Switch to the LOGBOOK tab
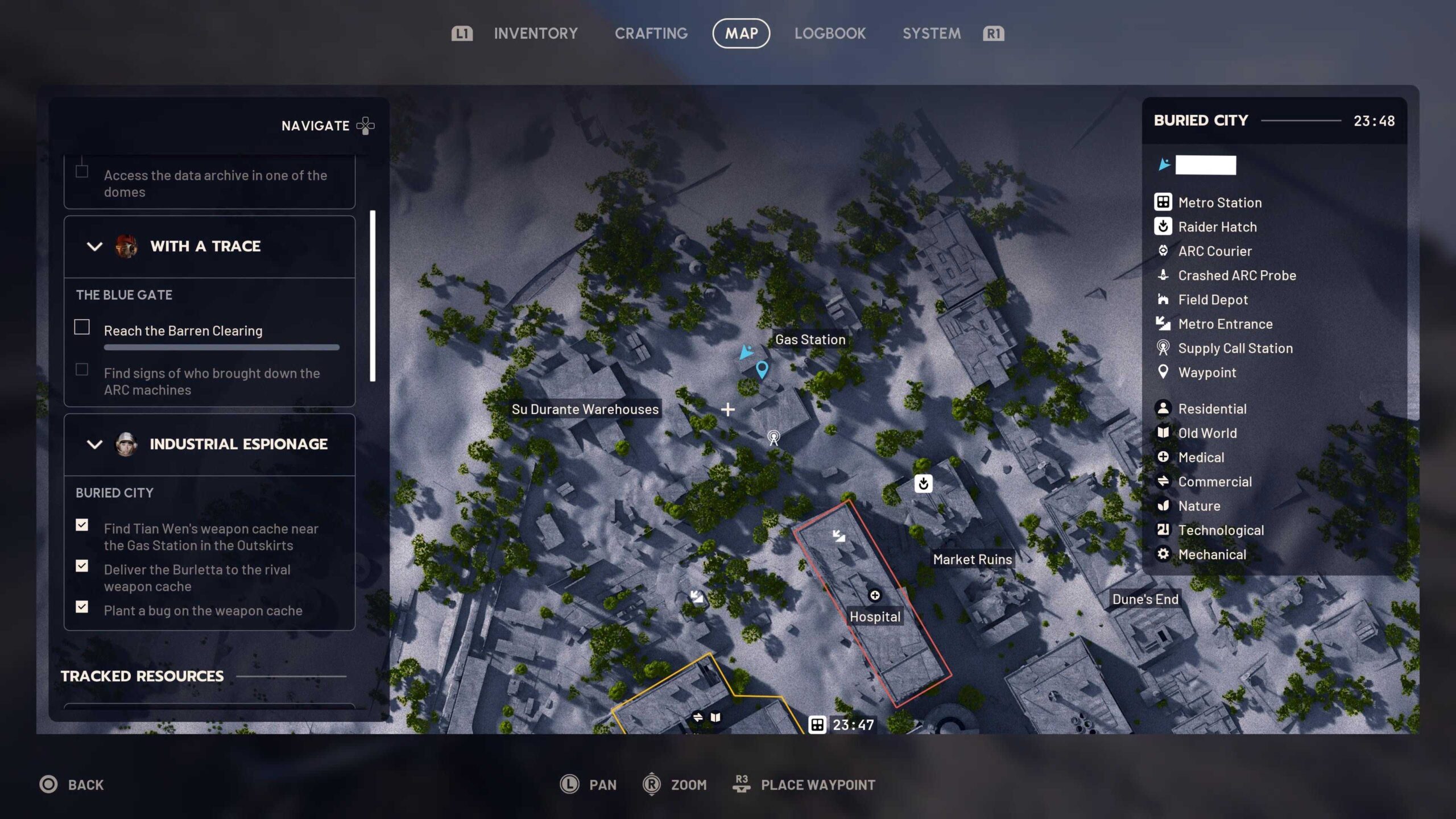The height and width of the screenshot is (819, 1456). pos(830,33)
